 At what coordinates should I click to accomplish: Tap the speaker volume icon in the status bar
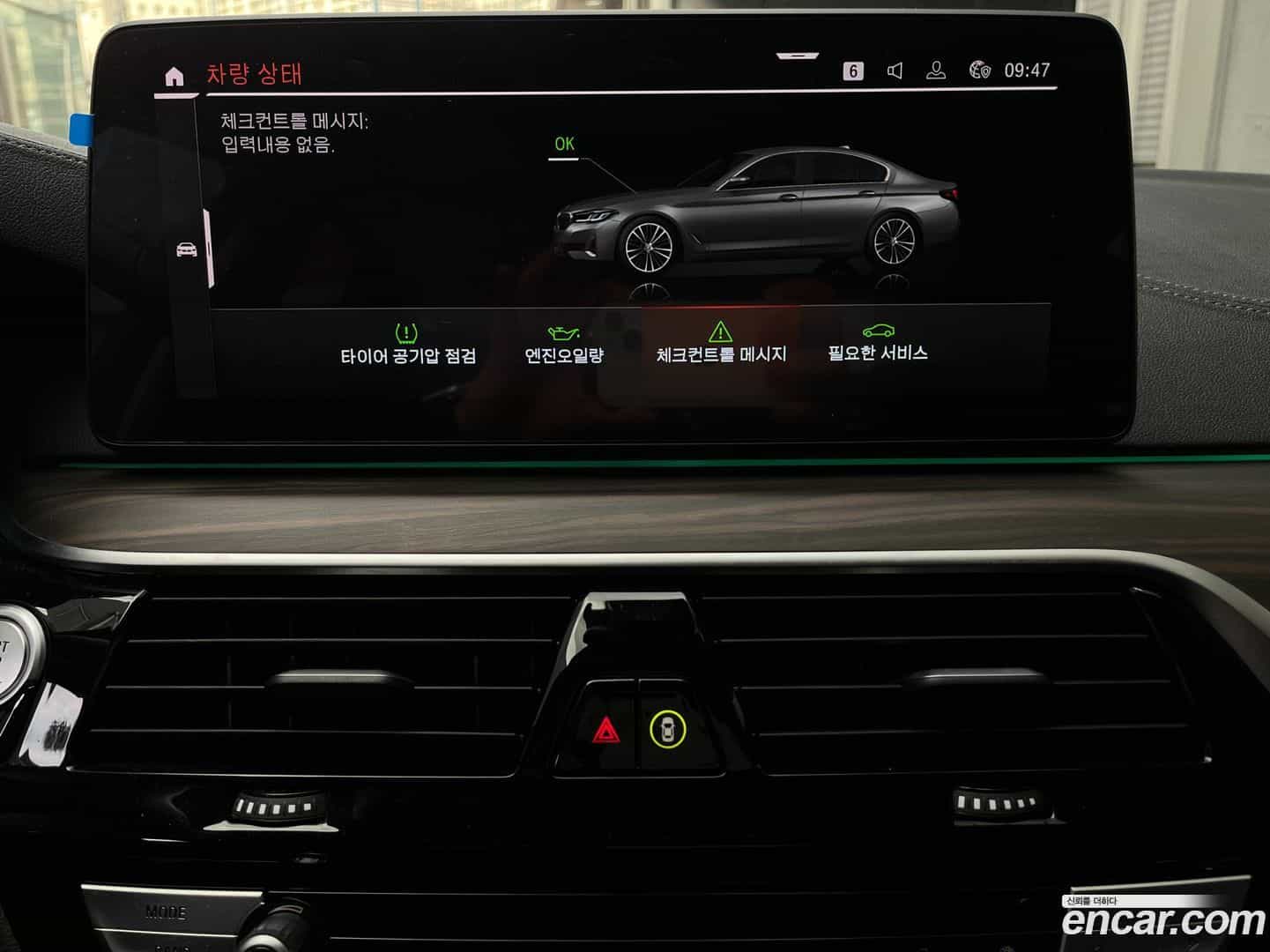click(x=895, y=69)
